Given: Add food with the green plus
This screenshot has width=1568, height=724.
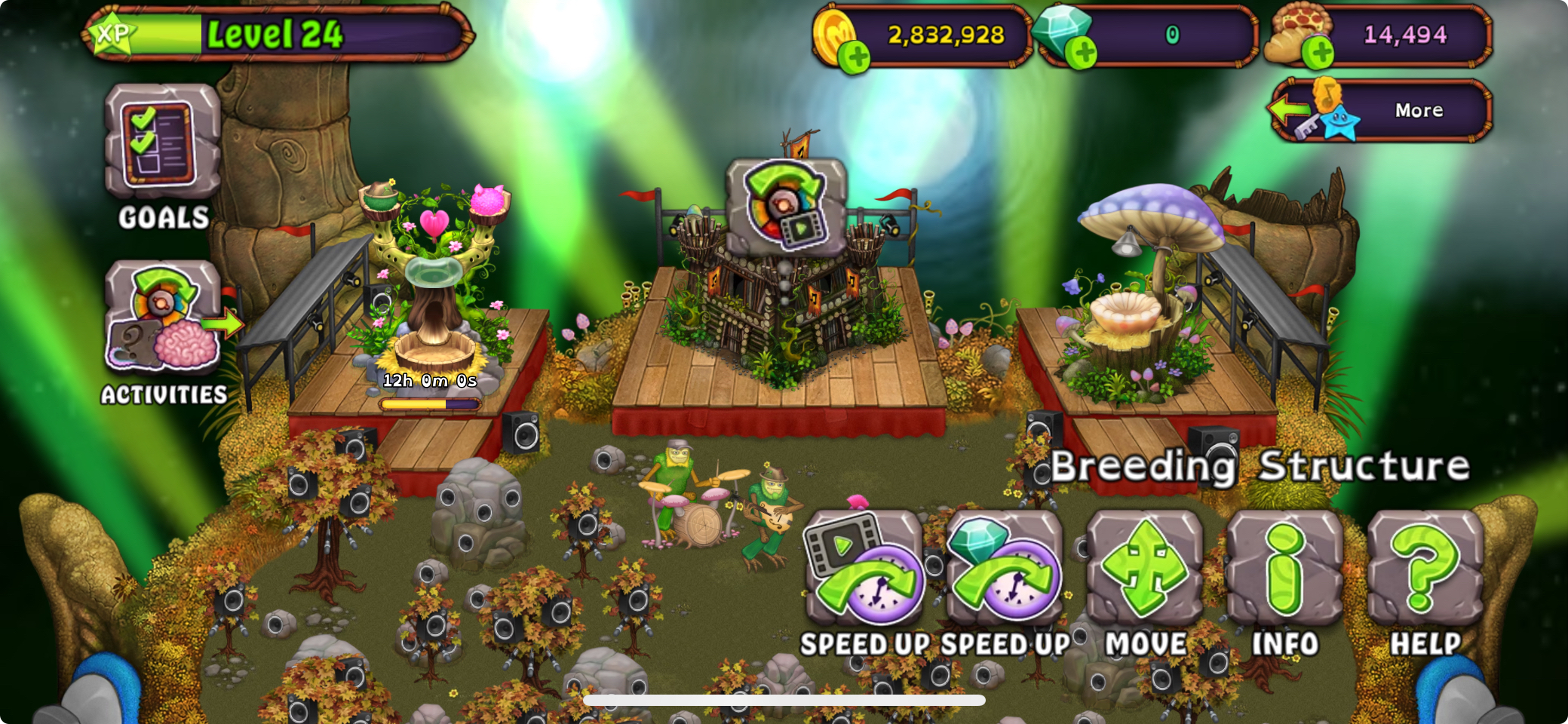Looking at the screenshot, I should [1319, 53].
